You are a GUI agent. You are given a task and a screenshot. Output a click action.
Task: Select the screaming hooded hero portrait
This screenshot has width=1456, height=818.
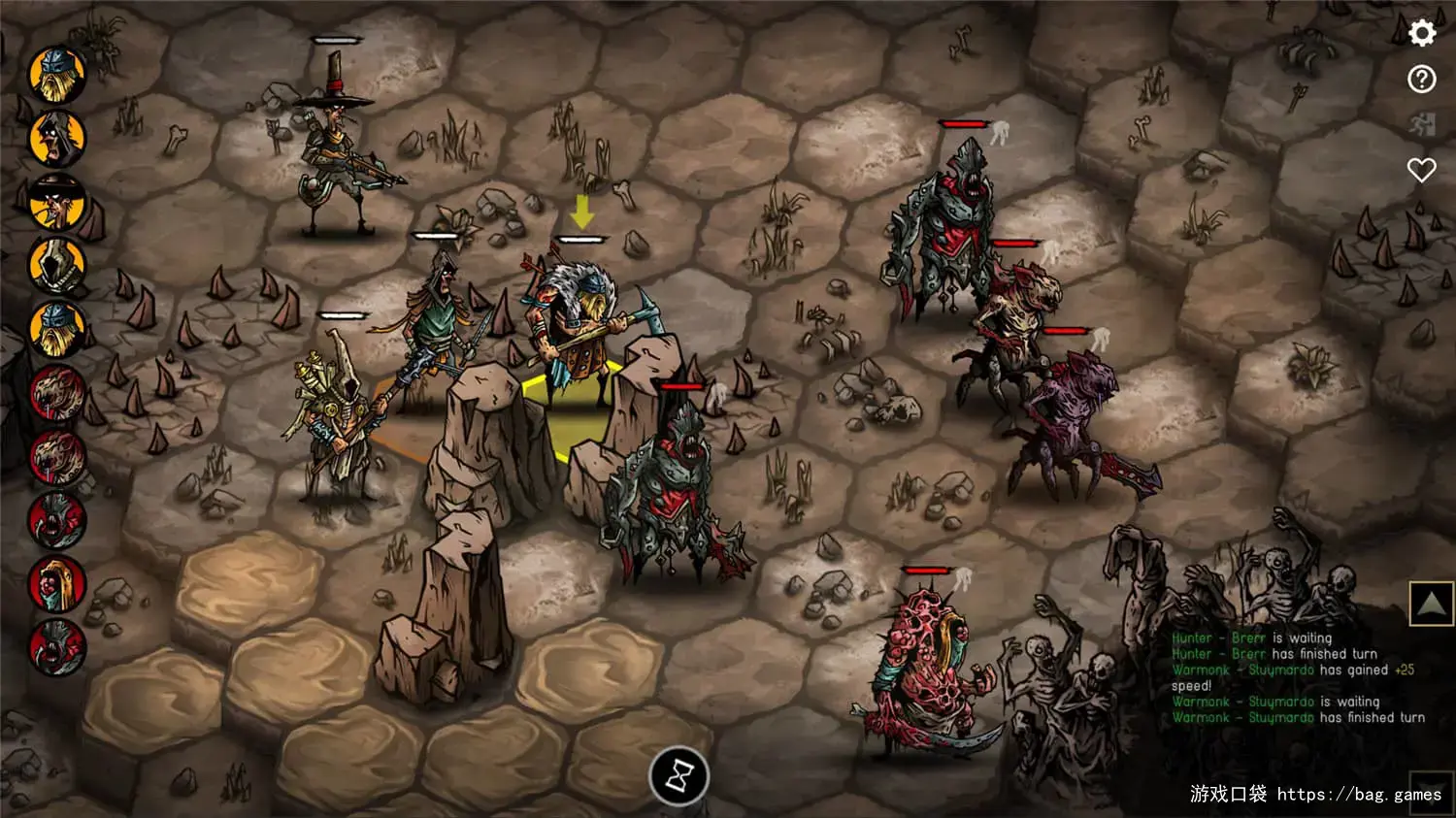pyautogui.click(x=57, y=138)
